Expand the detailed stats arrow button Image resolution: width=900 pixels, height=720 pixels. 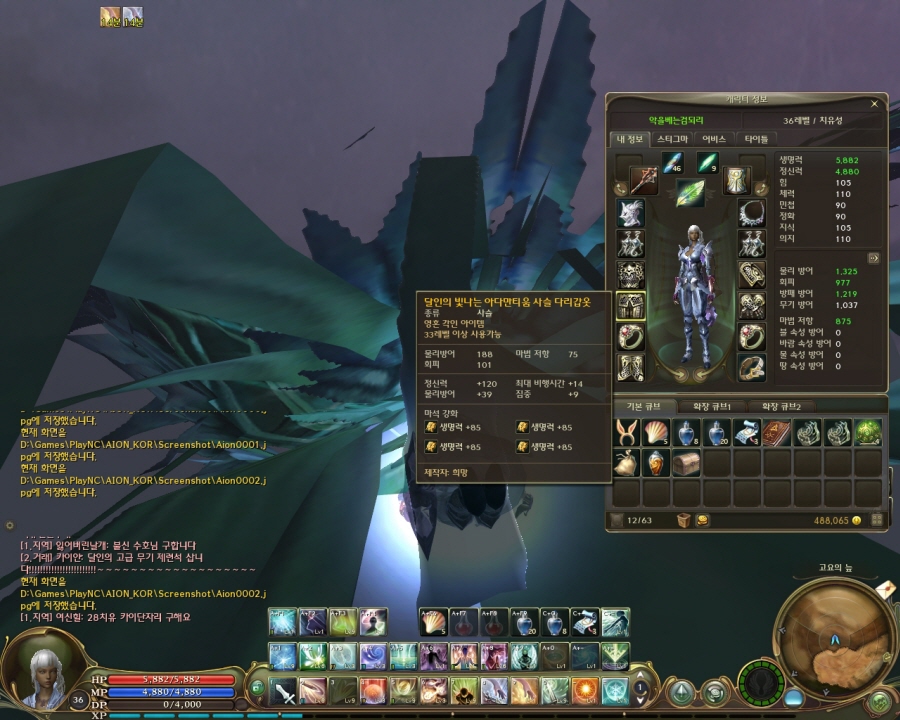click(x=873, y=257)
